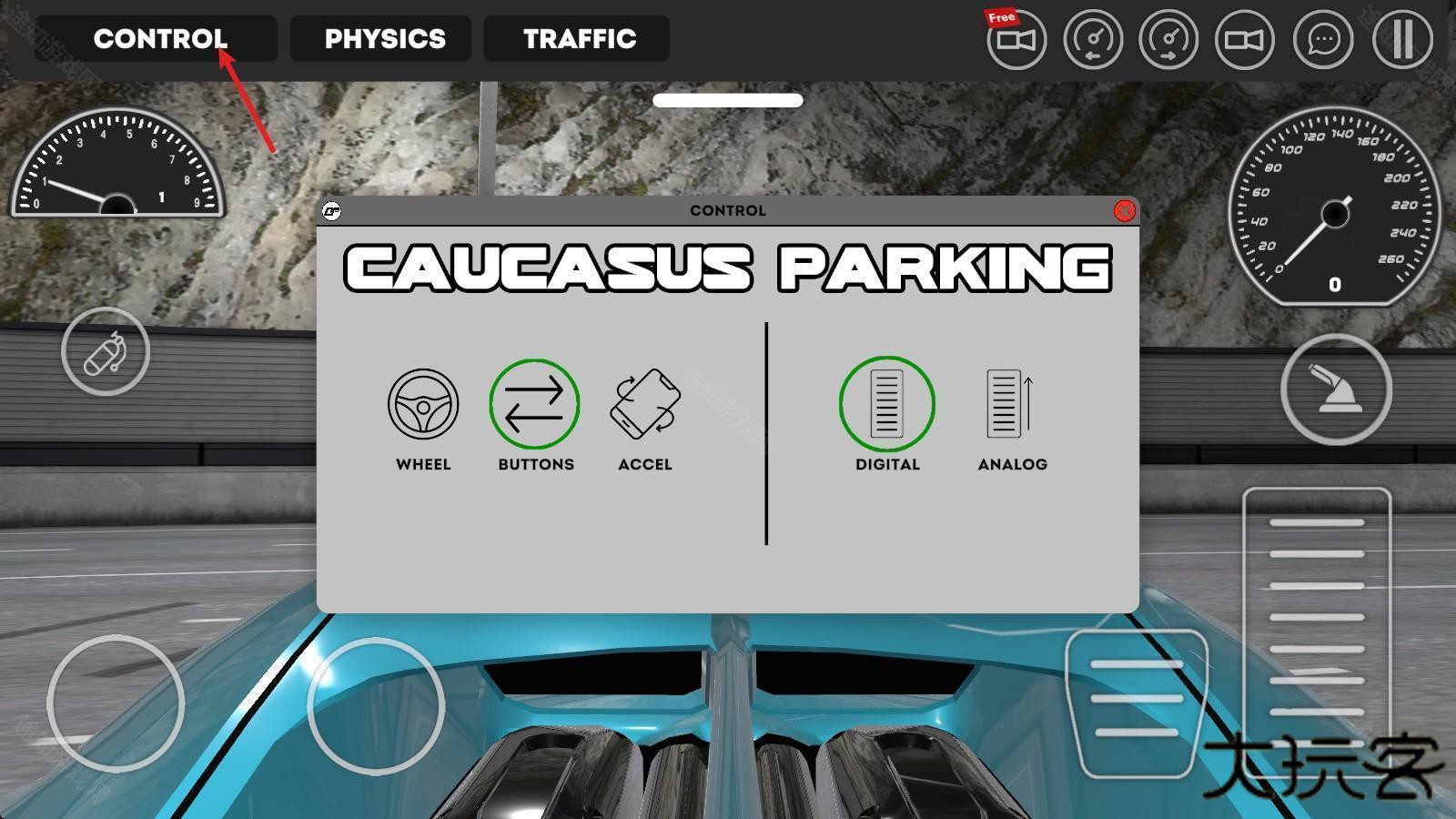Screen dimensions: 1456x819
Task: Pause the game
Action: (1402, 40)
